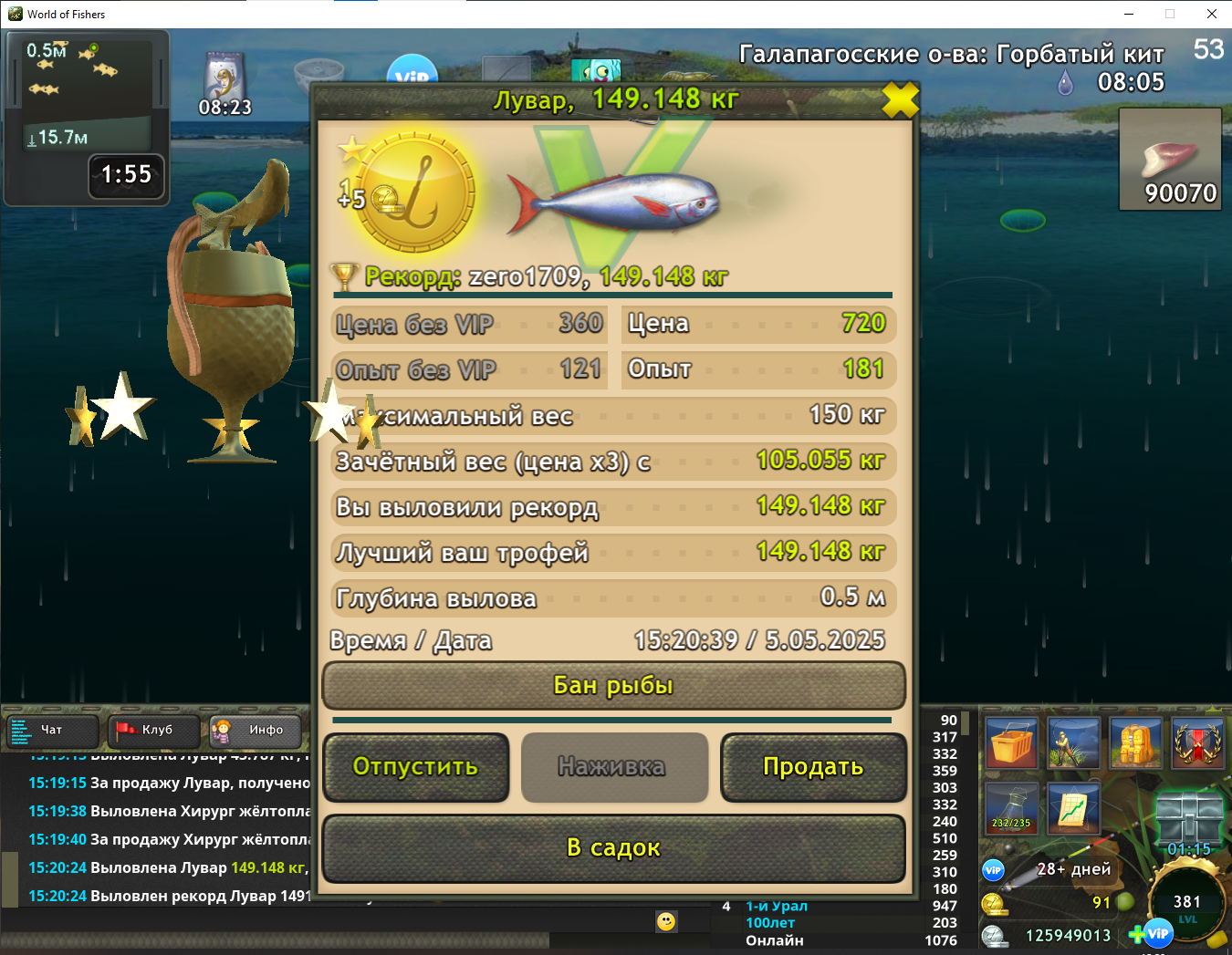Click the Бан рыбы button
The height and width of the screenshot is (955, 1232).
[x=613, y=685]
